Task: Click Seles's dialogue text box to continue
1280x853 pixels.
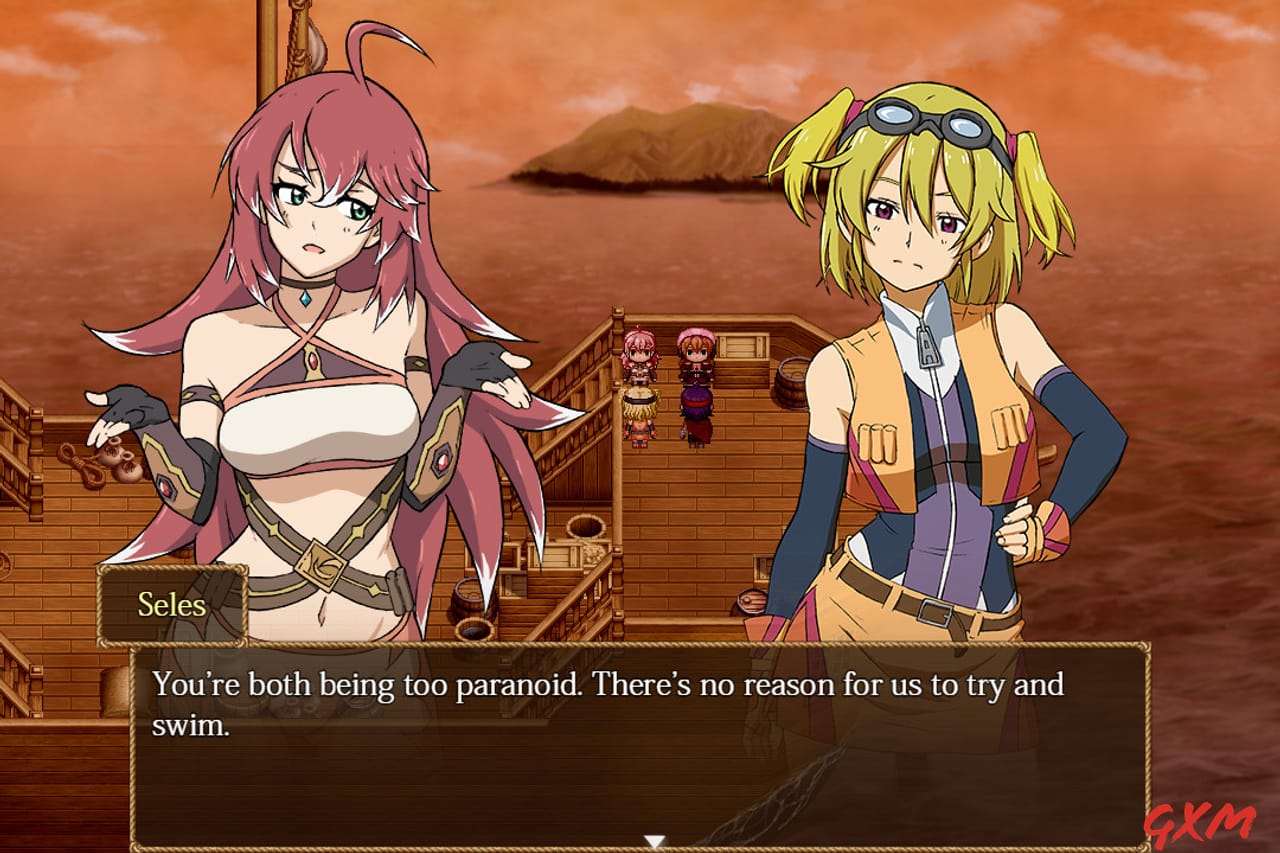Action: (640, 745)
